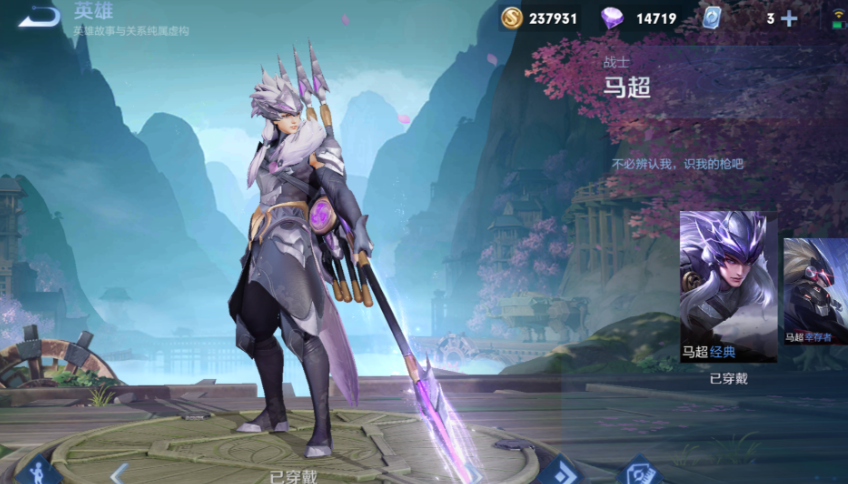Image resolution: width=848 pixels, height=484 pixels.
Task: Tap the purple diamond currency icon
Action: point(612,18)
